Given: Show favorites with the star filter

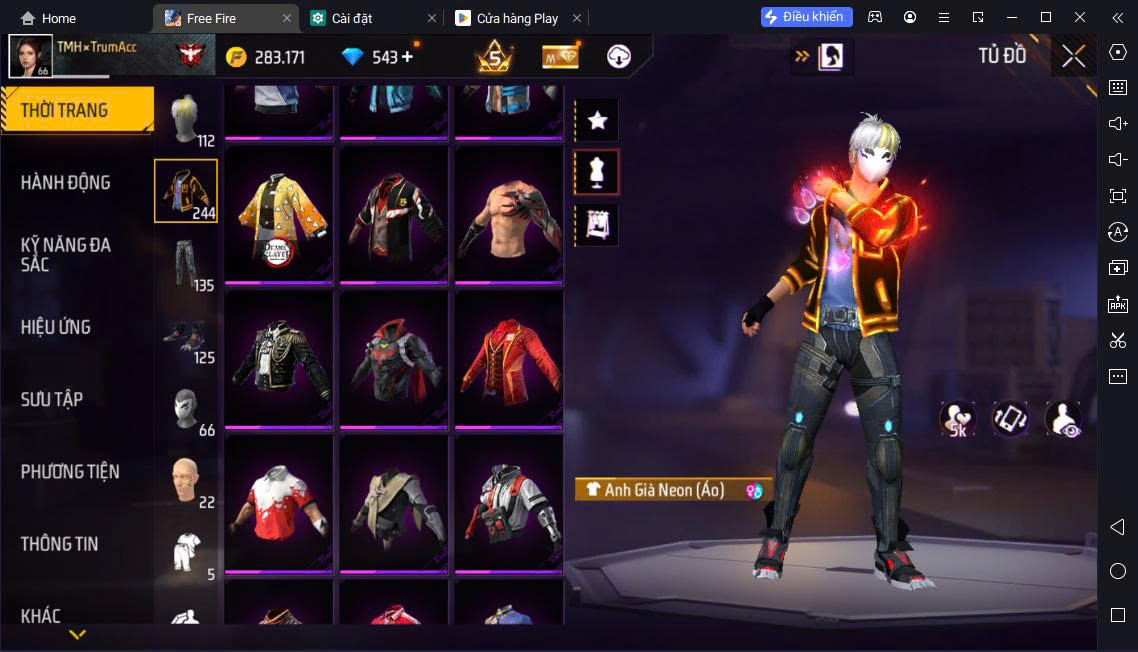Looking at the screenshot, I should pos(597,121).
